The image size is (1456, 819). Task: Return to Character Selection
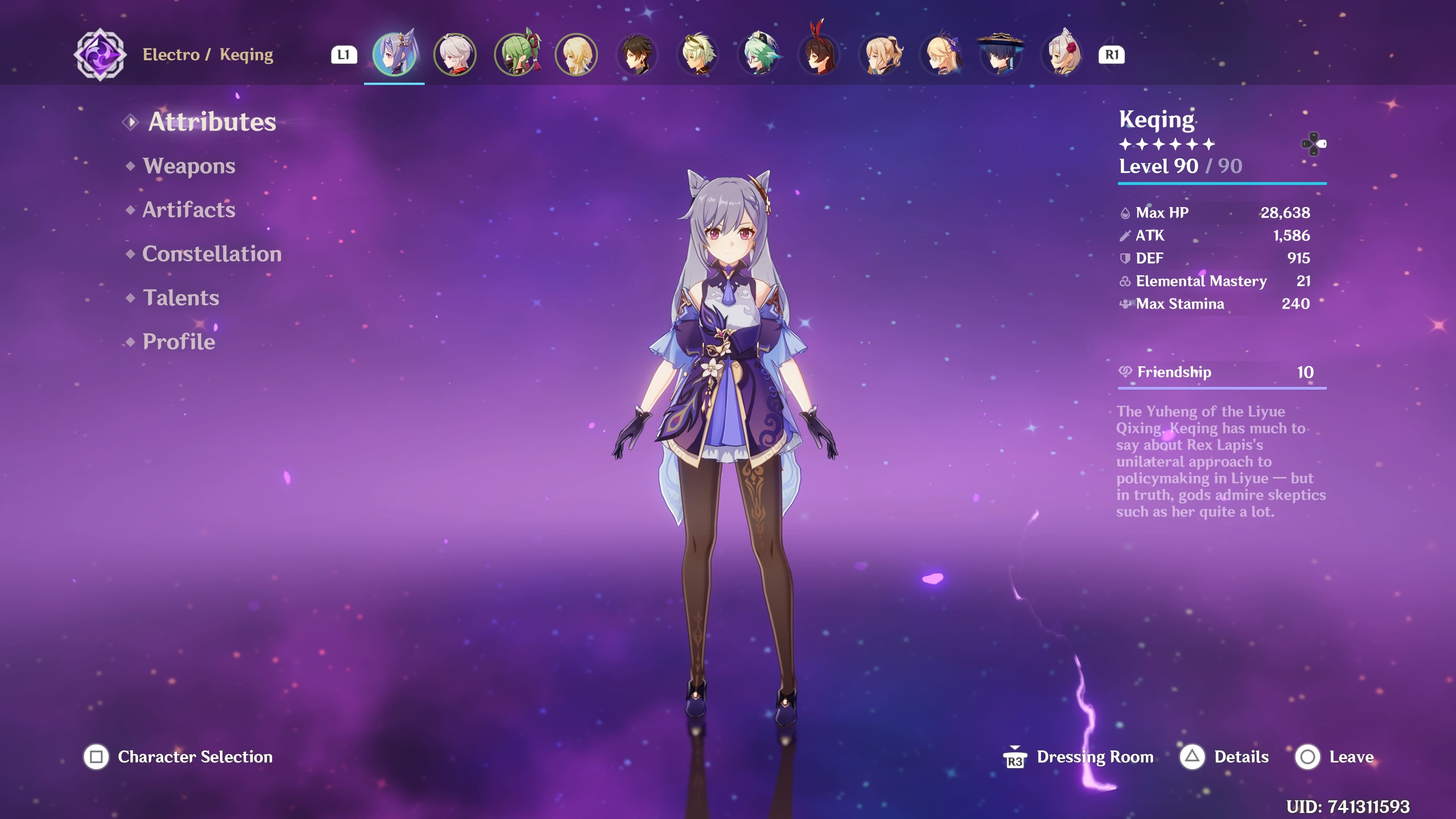[x=195, y=757]
